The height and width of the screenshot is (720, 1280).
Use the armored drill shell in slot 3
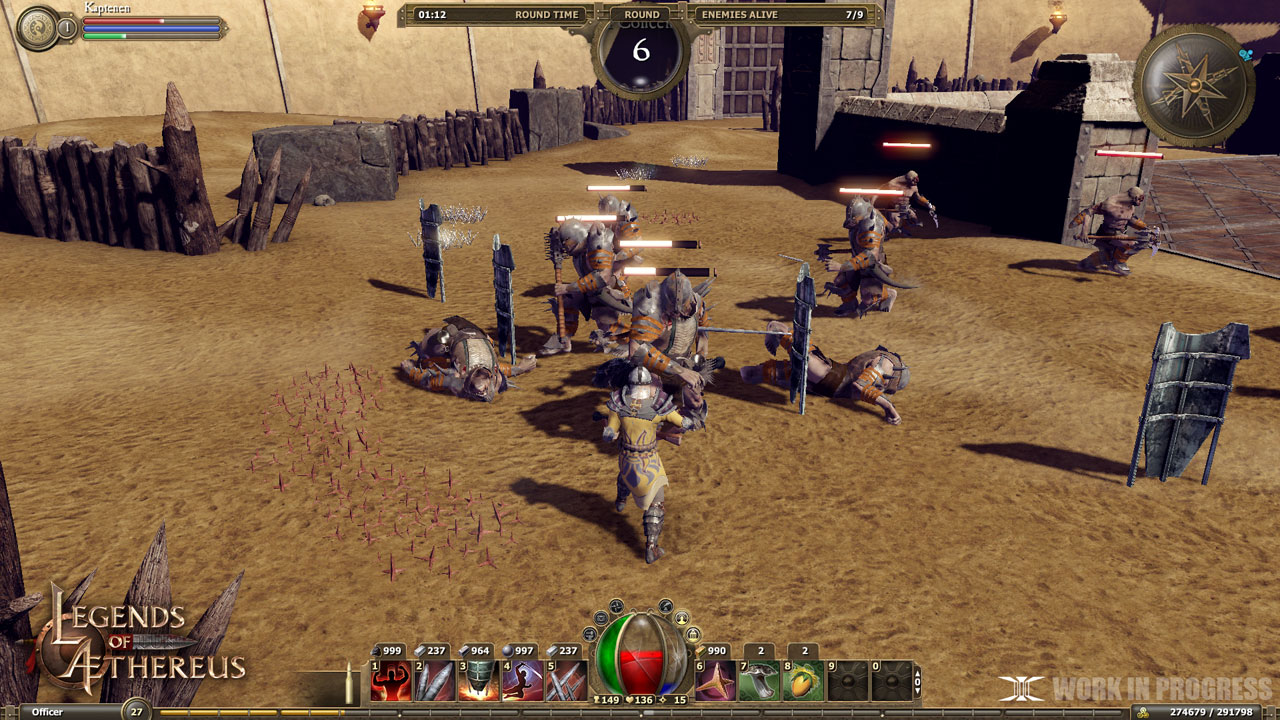(x=478, y=681)
